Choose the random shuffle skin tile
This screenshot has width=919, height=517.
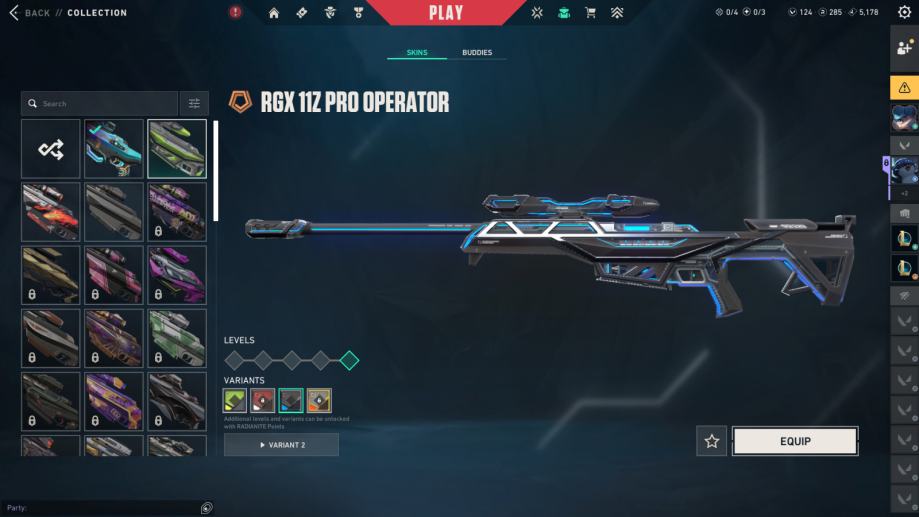point(51,149)
